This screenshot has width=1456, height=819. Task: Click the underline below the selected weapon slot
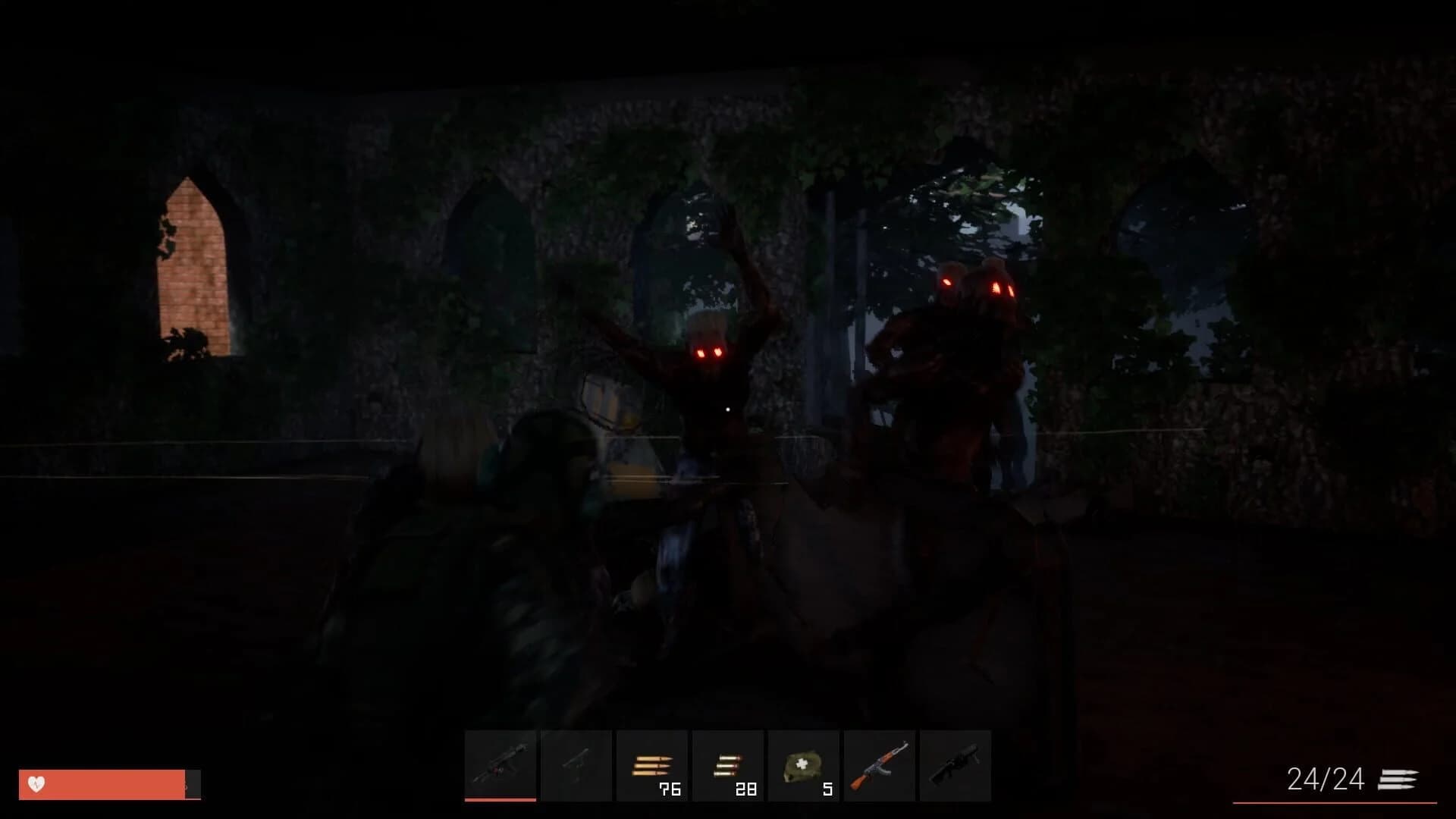point(502,798)
